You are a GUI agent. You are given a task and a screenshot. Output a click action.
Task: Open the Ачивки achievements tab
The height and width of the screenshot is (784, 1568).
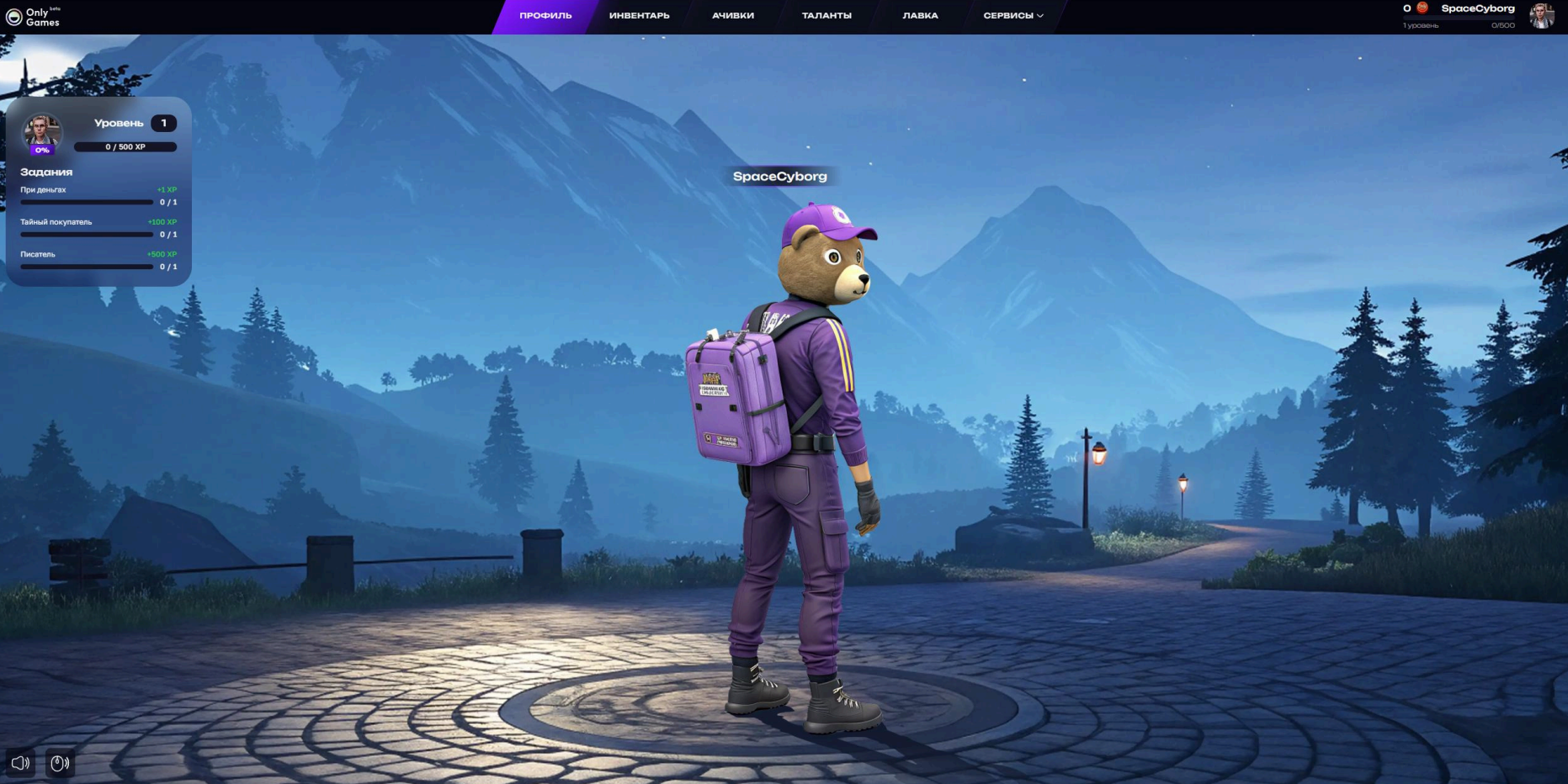point(733,16)
